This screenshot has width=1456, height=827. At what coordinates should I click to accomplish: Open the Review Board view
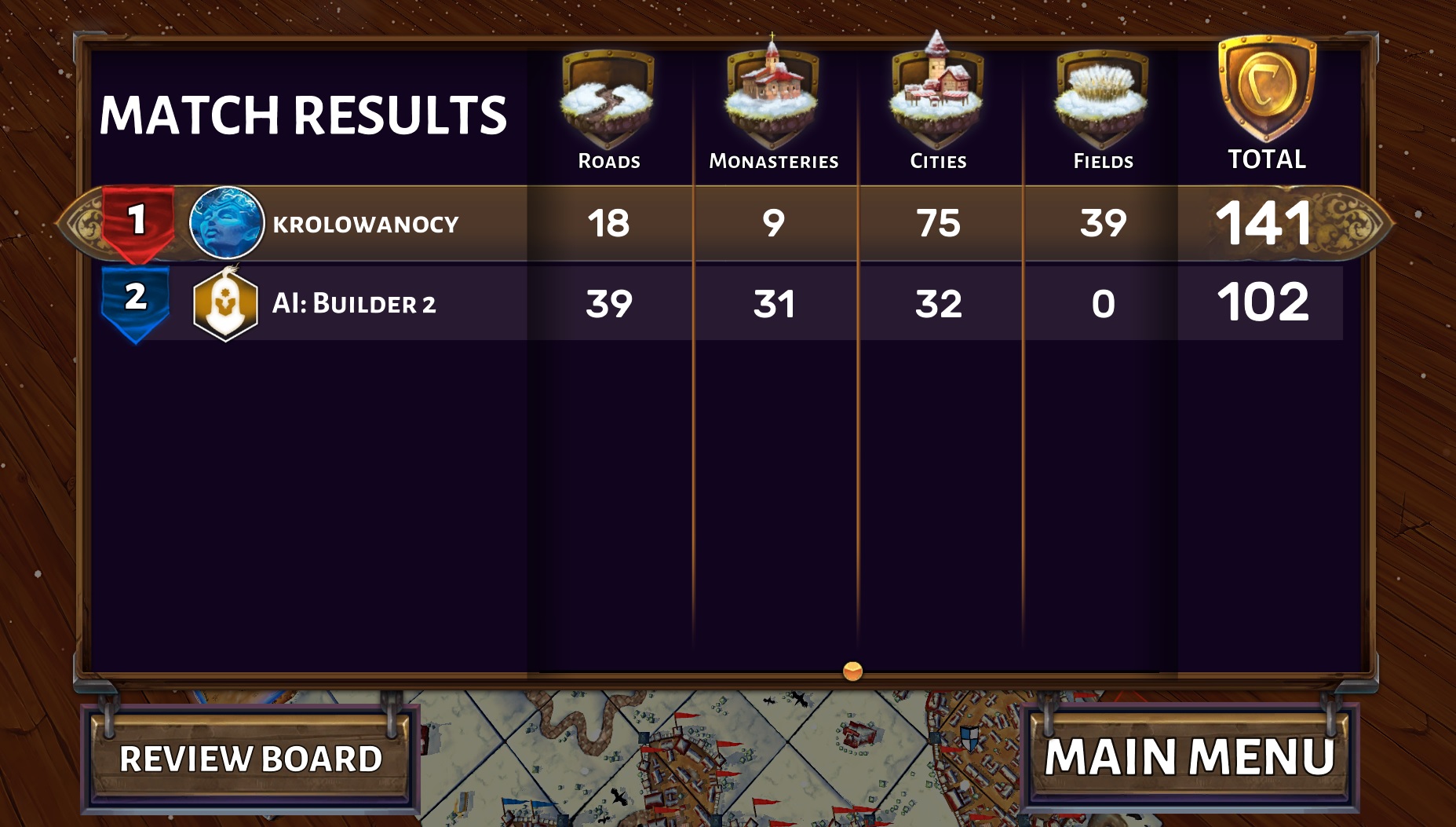tap(250, 759)
